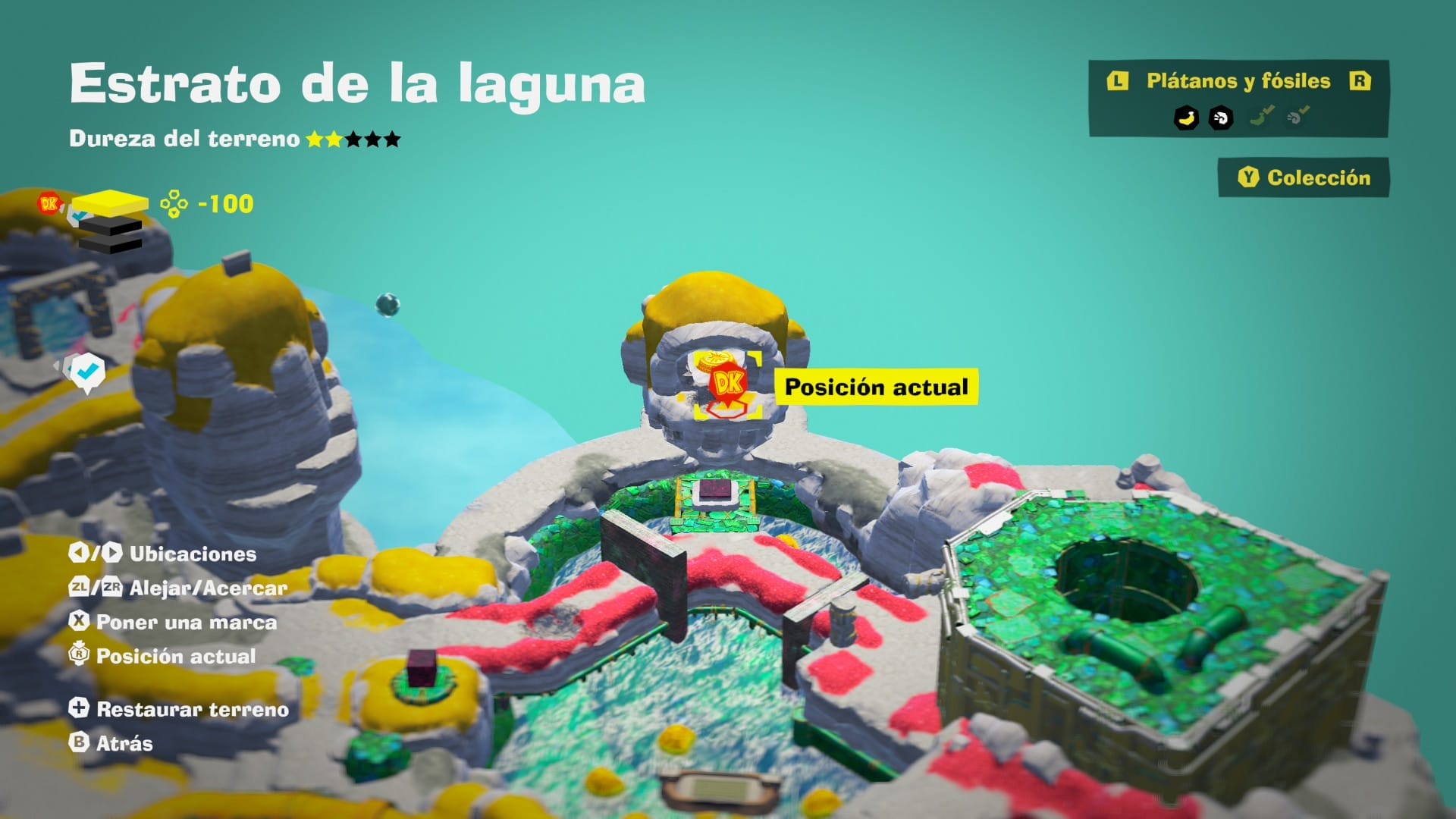Click the blue checkmark location marker on the map
Image resolution: width=1456 pixels, height=819 pixels.
(x=87, y=372)
